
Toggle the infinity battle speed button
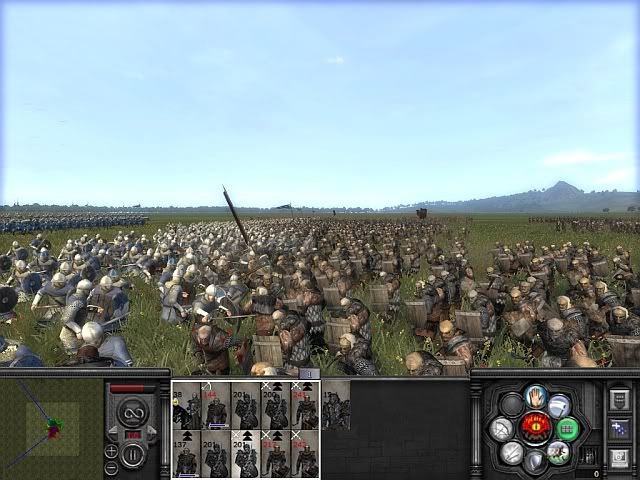tap(133, 411)
